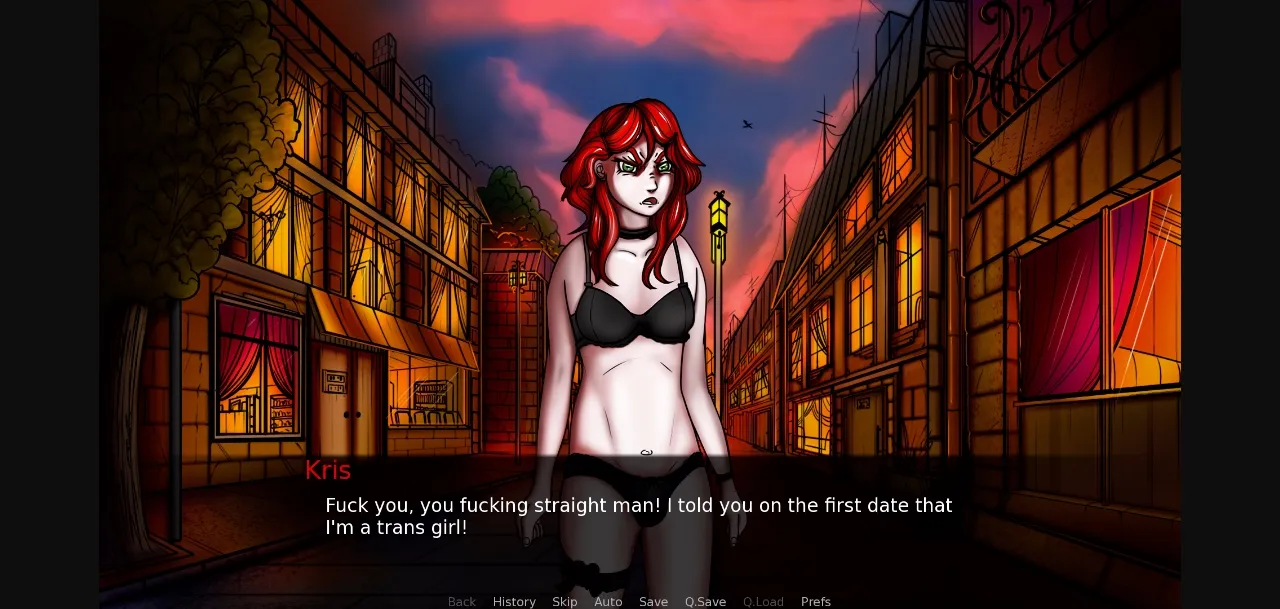Go Back one line
Viewport: 1280px width, 609px height.
click(x=462, y=601)
